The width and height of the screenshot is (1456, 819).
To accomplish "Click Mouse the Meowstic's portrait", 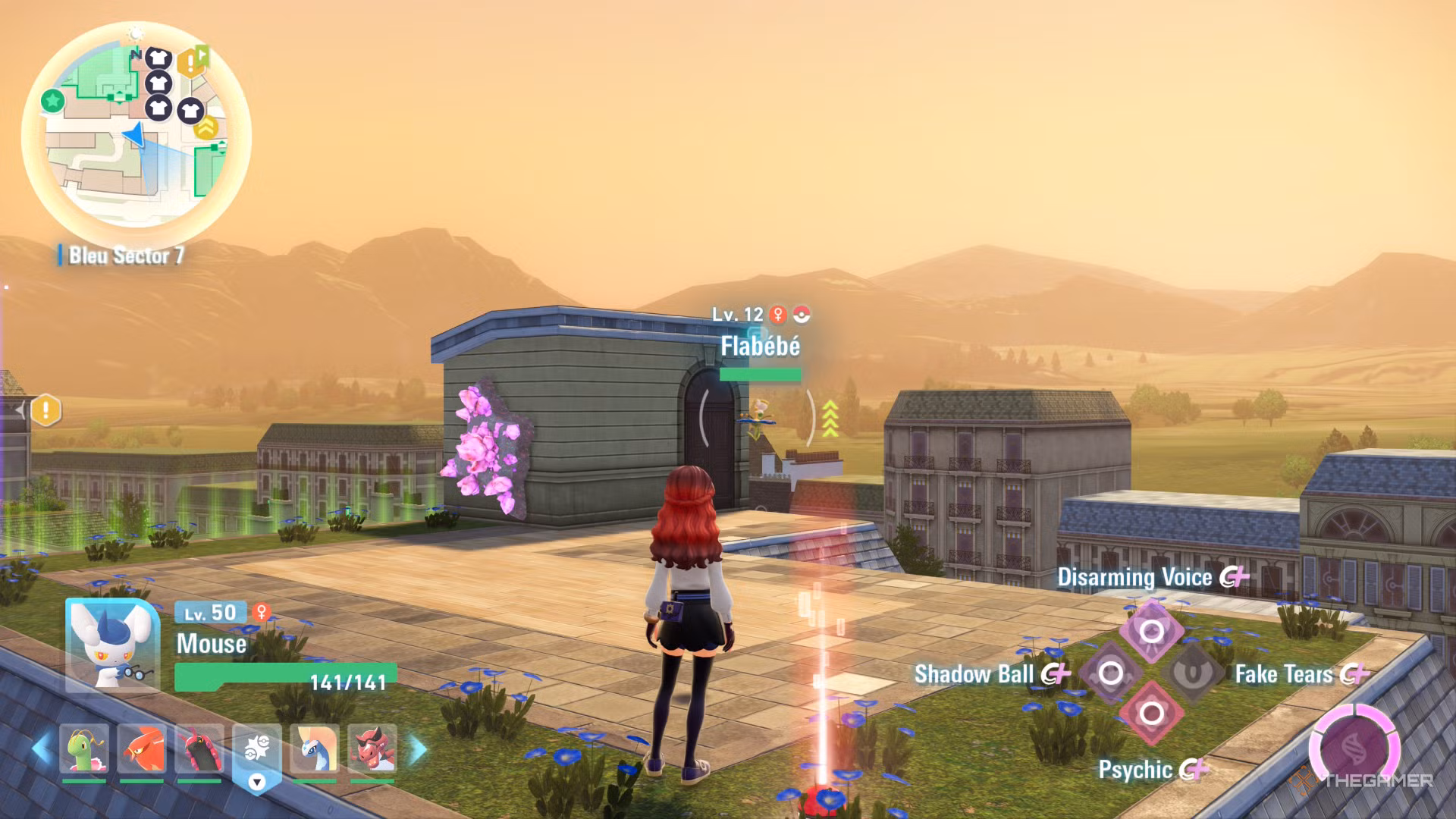I will (112, 645).
